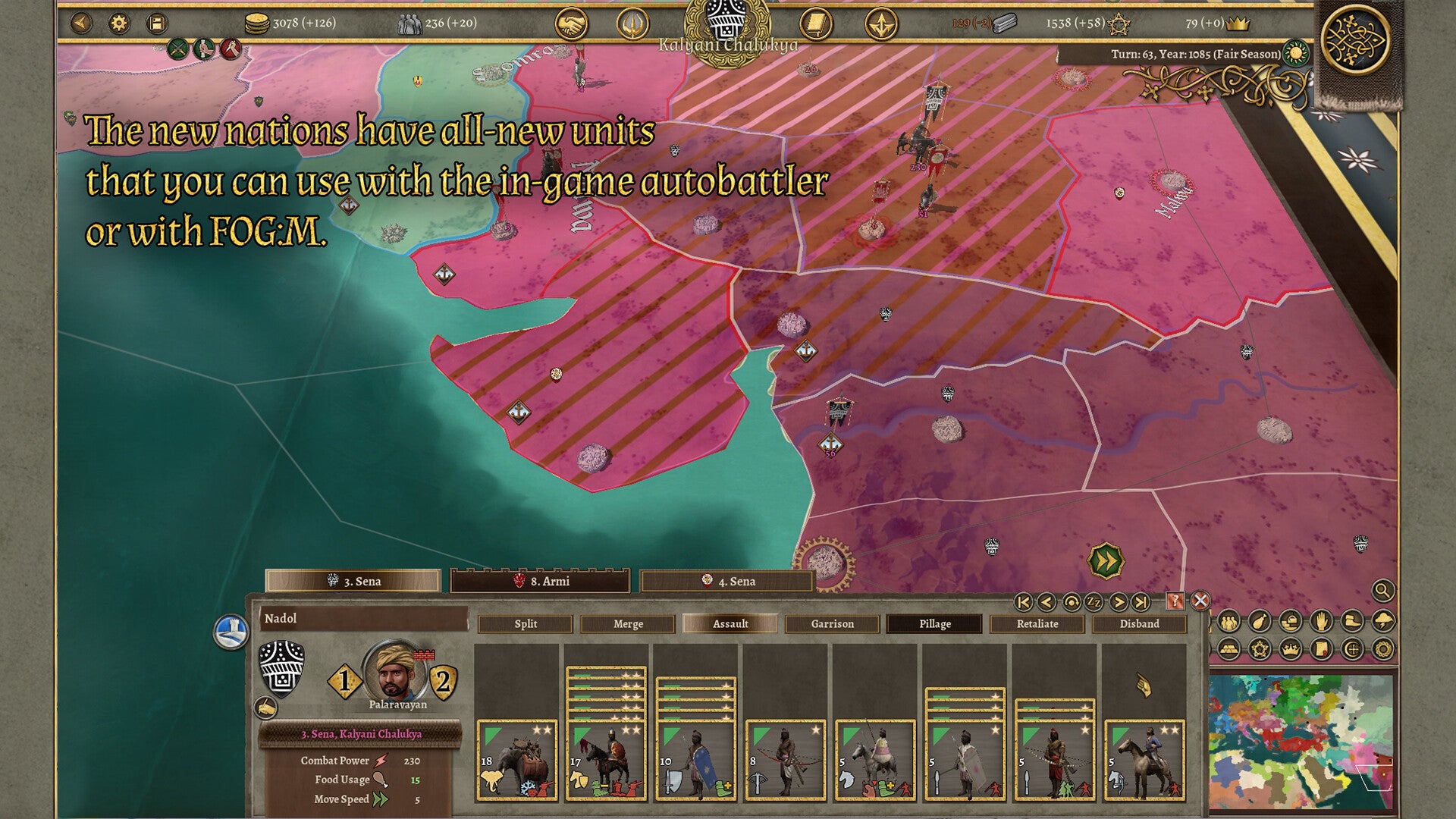1456x819 pixels.
Task: Open help with the question mark button
Action: click(x=1175, y=601)
